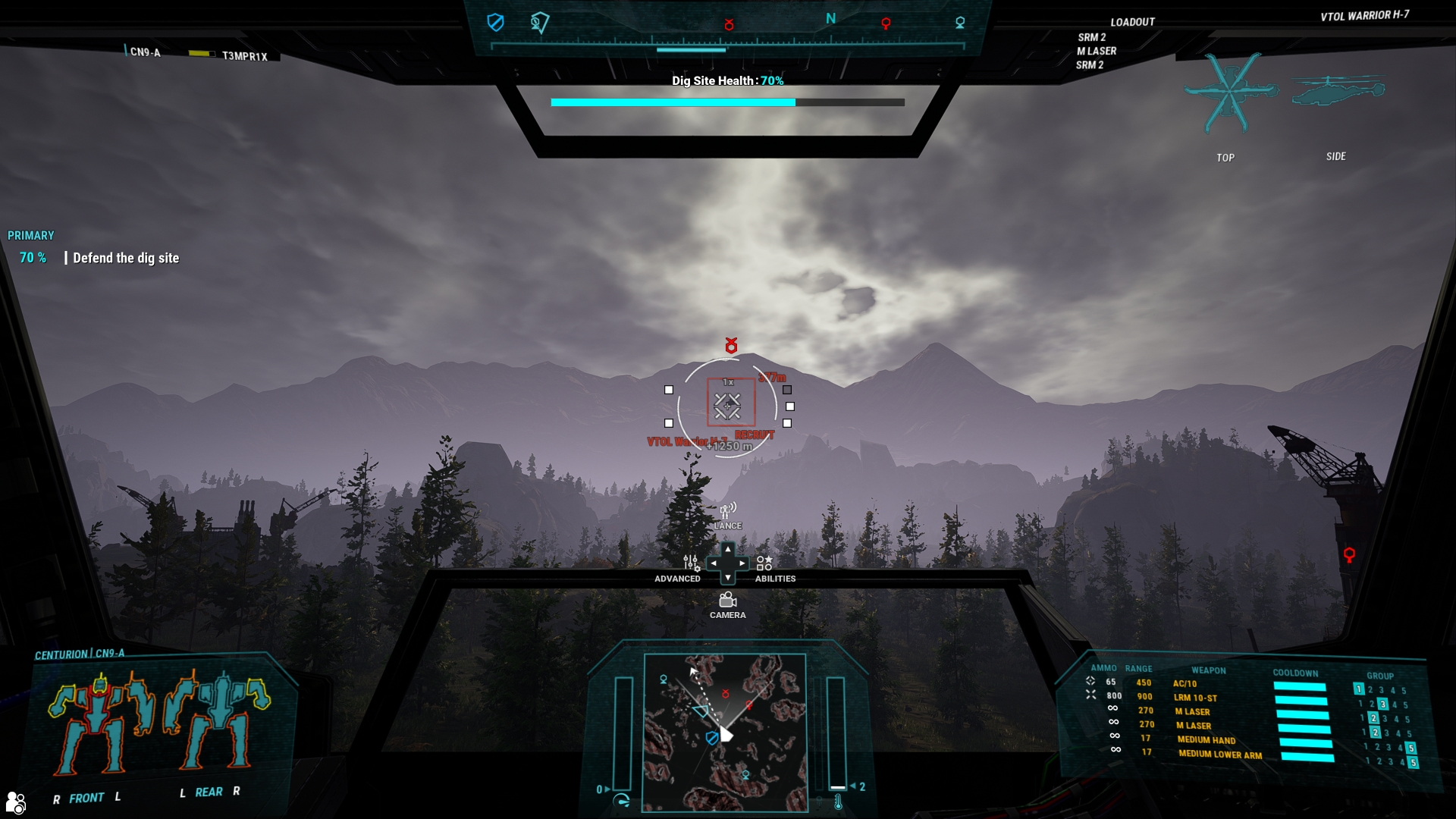
Task: Click the Defend the dig site objective
Action: click(126, 258)
